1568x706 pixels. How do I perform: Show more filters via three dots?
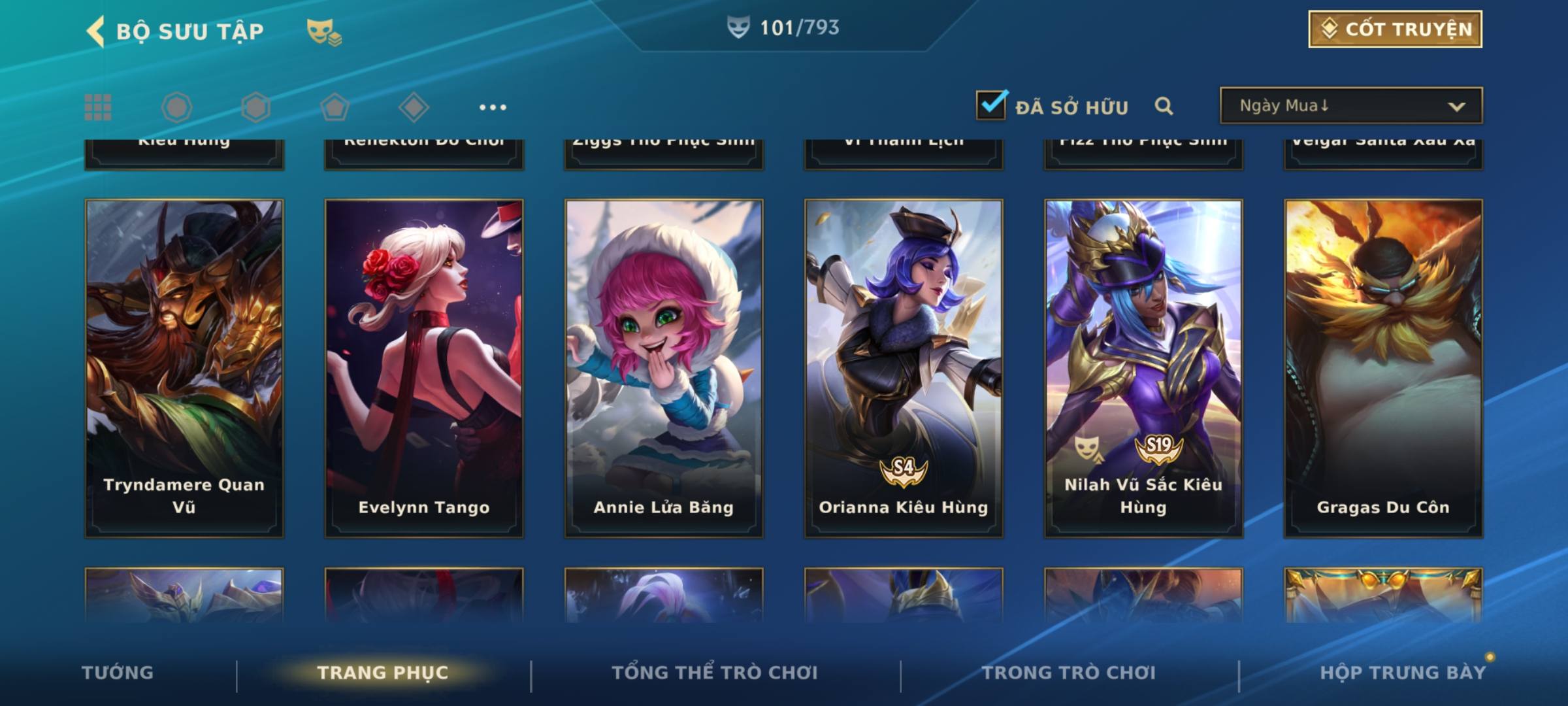click(x=493, y=107)
